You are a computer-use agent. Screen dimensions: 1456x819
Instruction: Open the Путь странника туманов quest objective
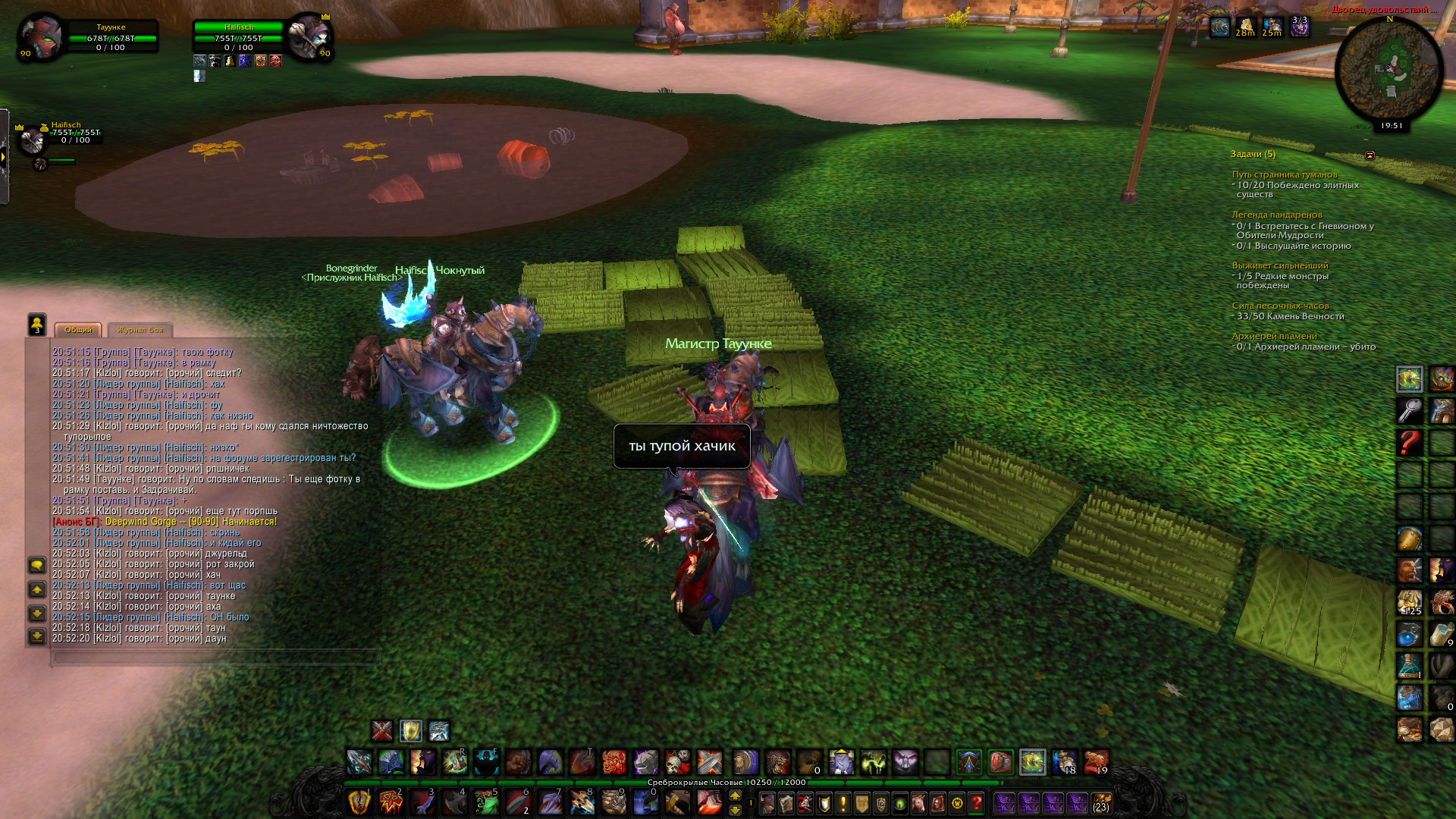(x=1285, y=174)
